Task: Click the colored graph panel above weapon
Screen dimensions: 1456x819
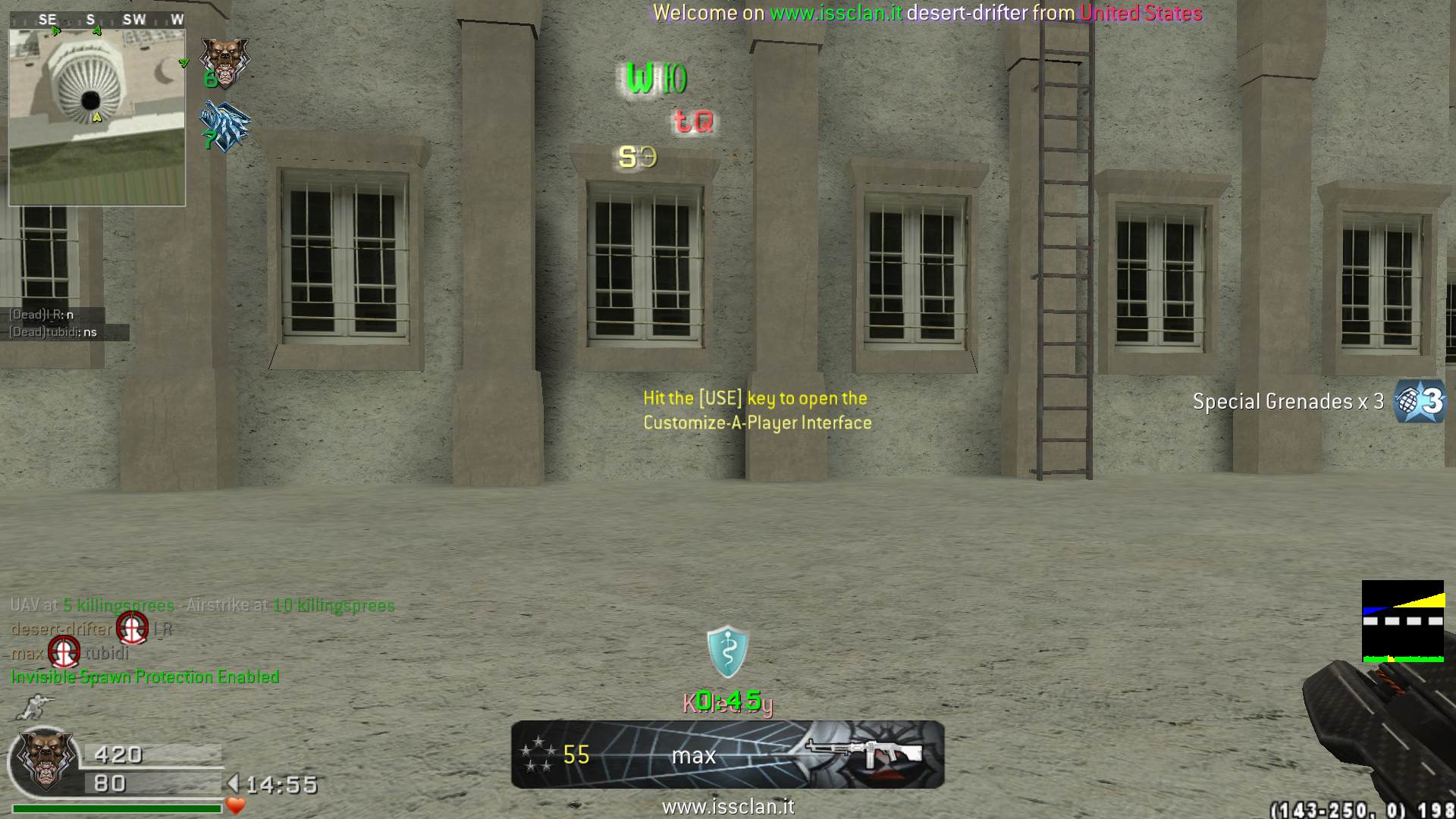Action: coord(1403,621)
